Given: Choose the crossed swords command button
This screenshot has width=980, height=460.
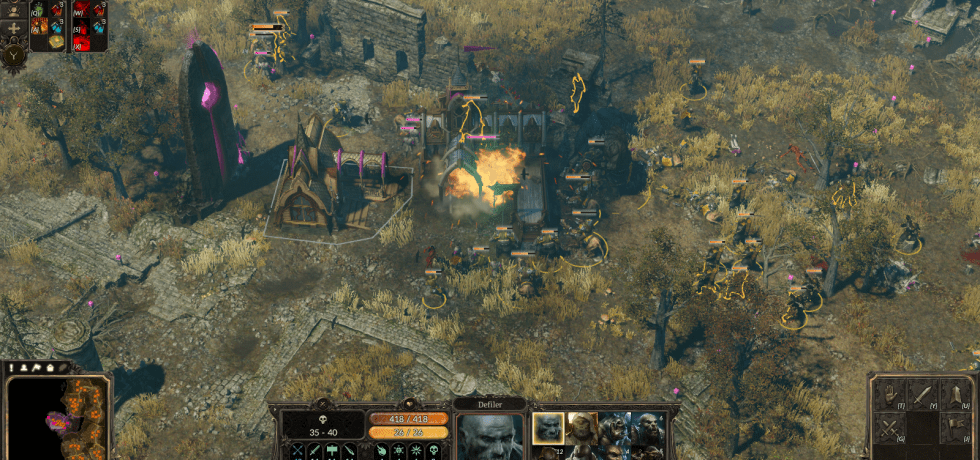Looking at the screenshot, I should 887,428.
